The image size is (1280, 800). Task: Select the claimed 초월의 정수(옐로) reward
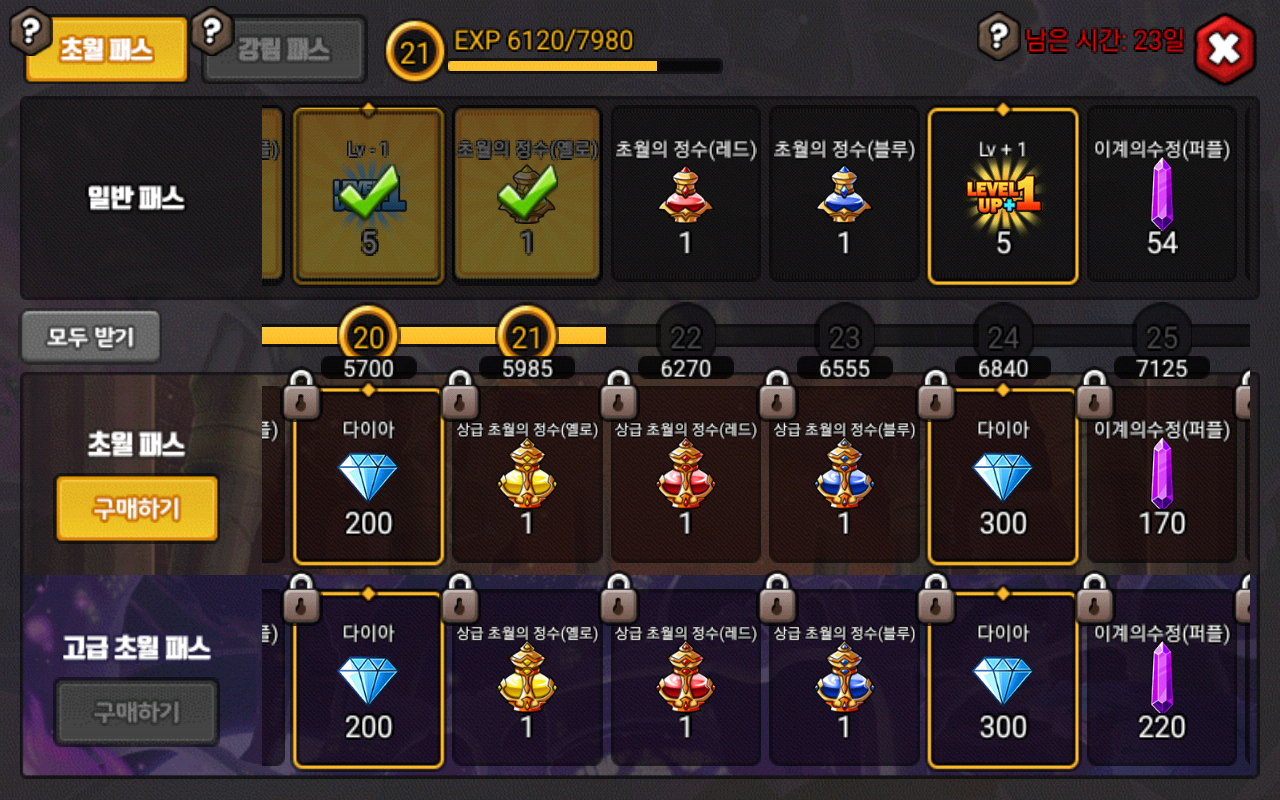pos(527,196)
